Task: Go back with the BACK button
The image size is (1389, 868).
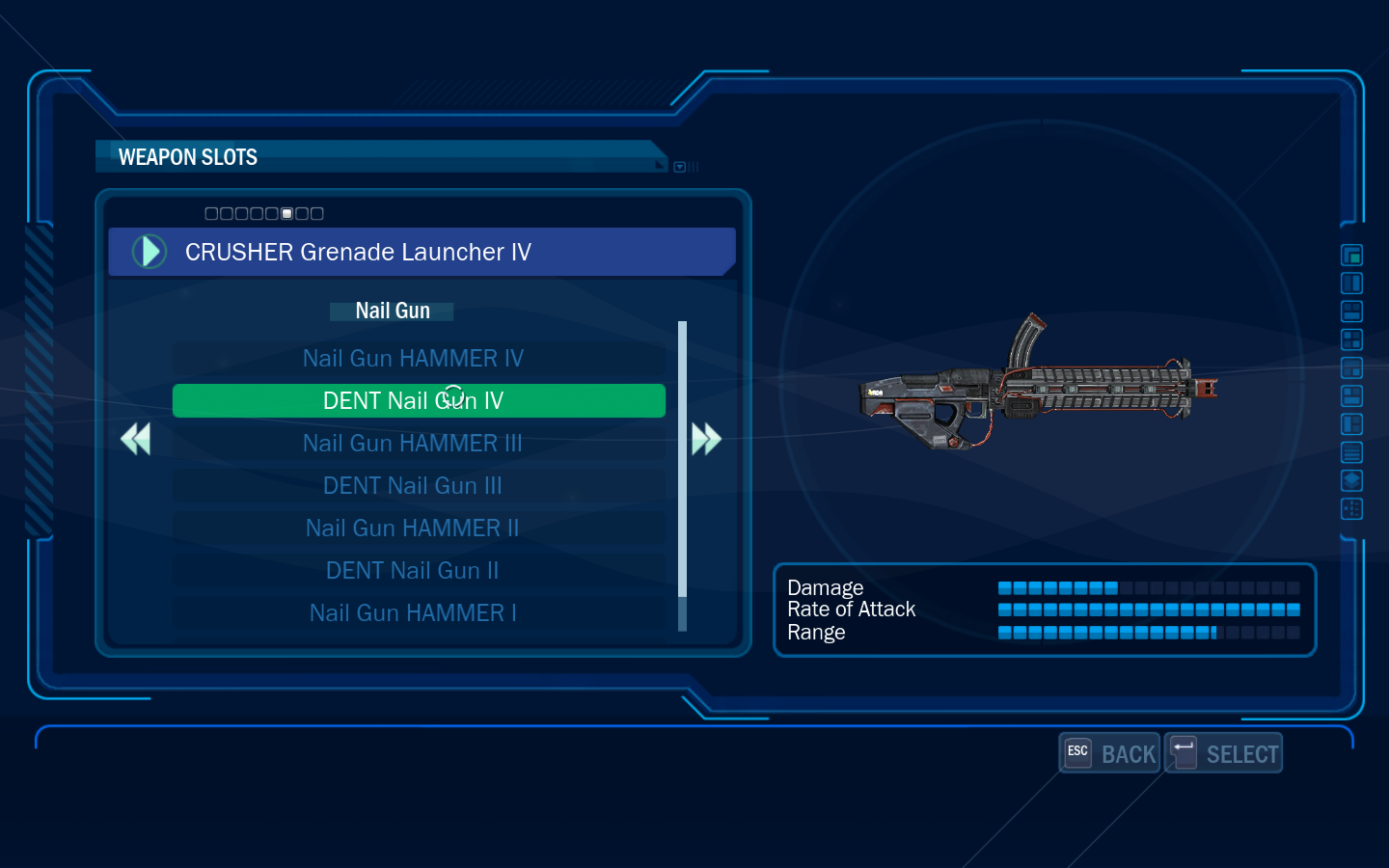Action: [1110, 753]
